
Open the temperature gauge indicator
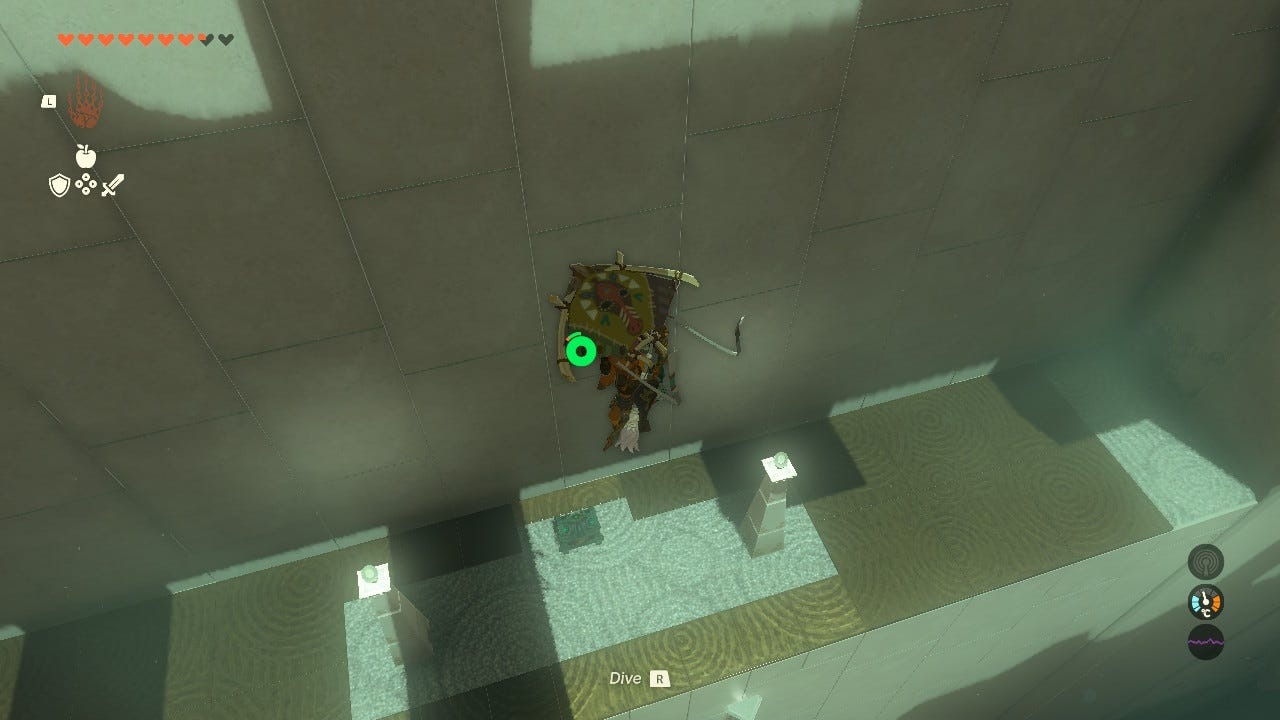tap(1204, 602)
